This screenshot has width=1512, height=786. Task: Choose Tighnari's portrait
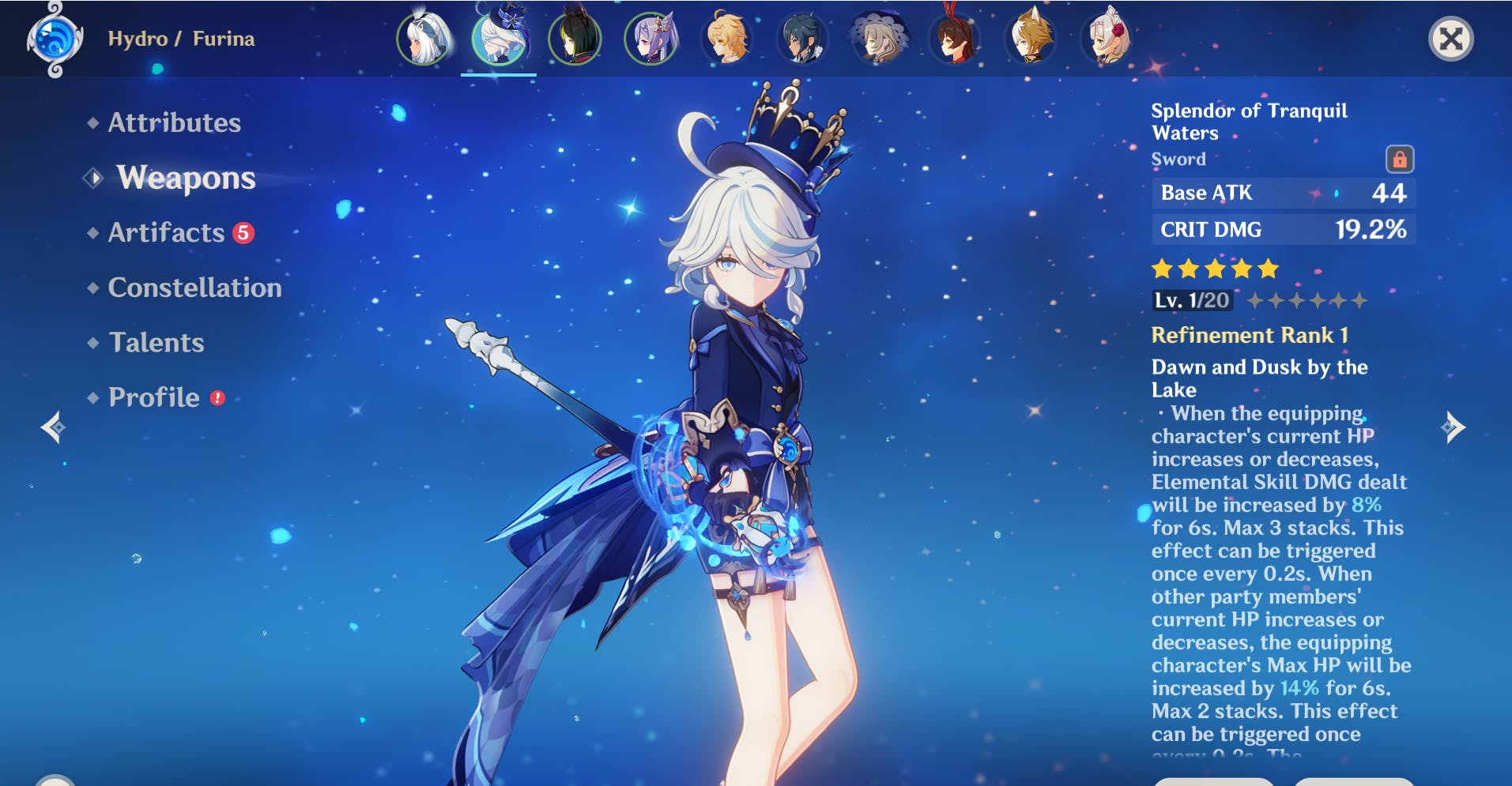(x=575, y=38)
